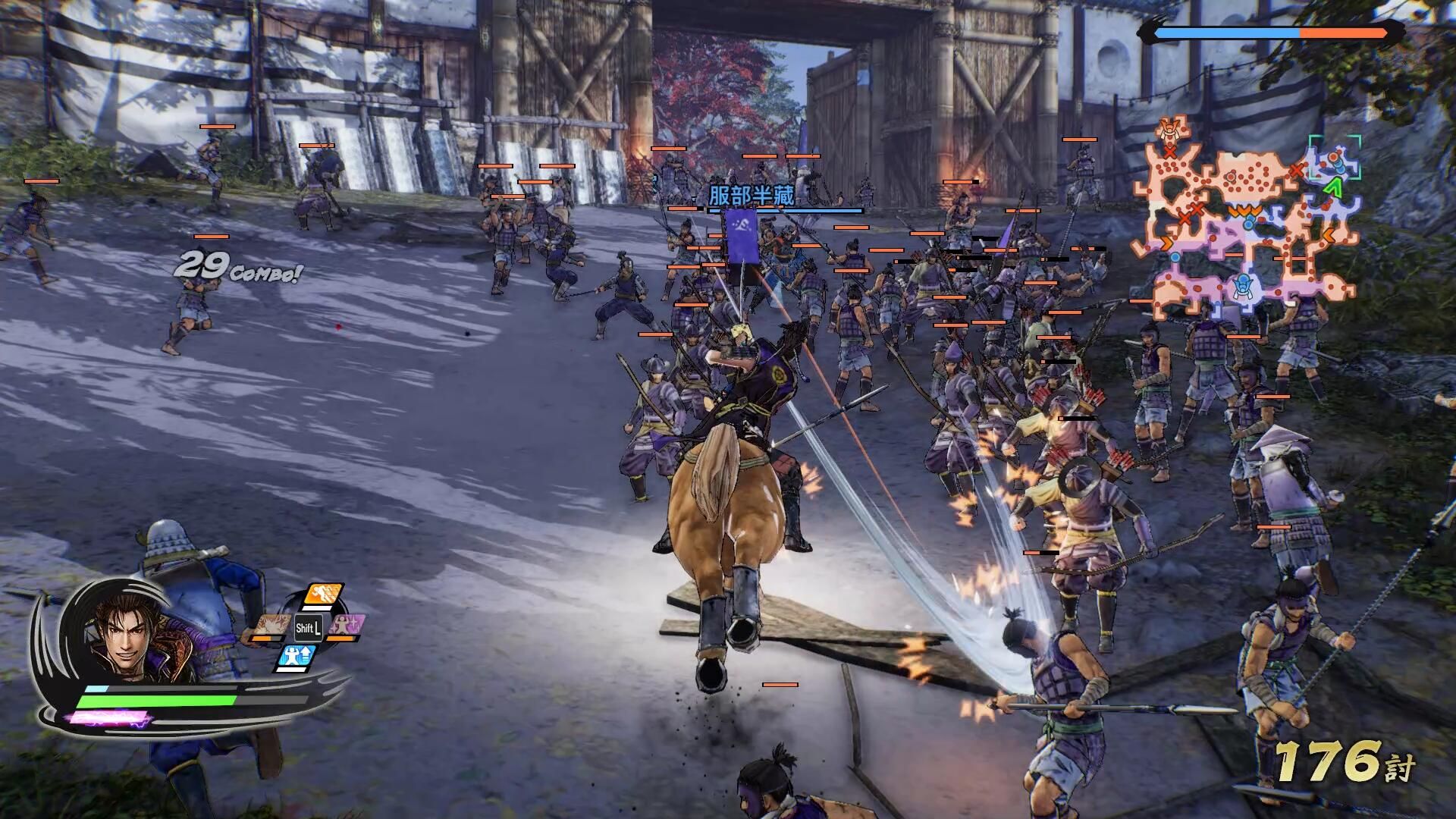Target the 服部半藏 officer name tag
The width and height of the screenshot is (1456, 819).
(751, 196)
